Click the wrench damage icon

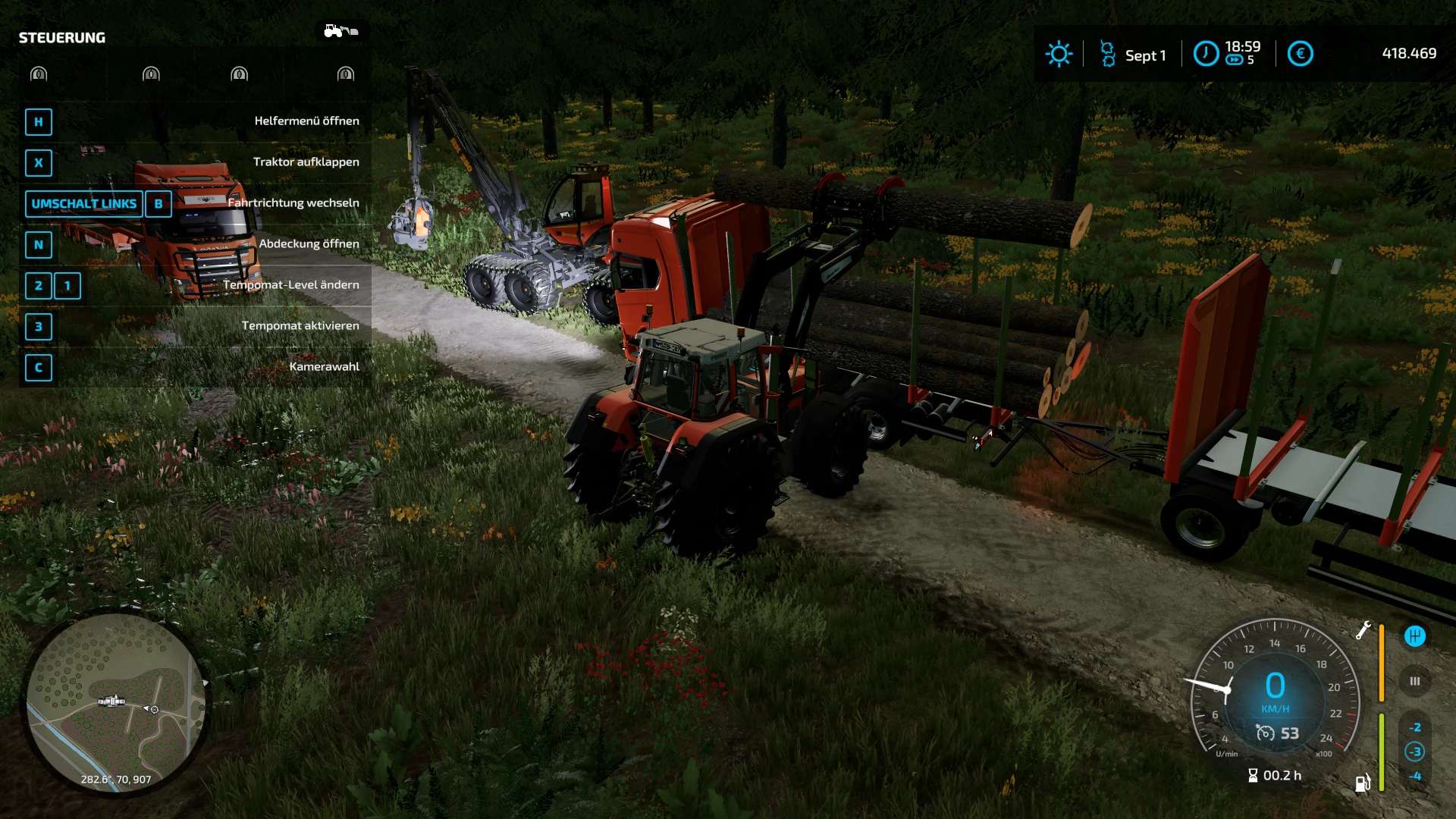[x=1363, y=630]
